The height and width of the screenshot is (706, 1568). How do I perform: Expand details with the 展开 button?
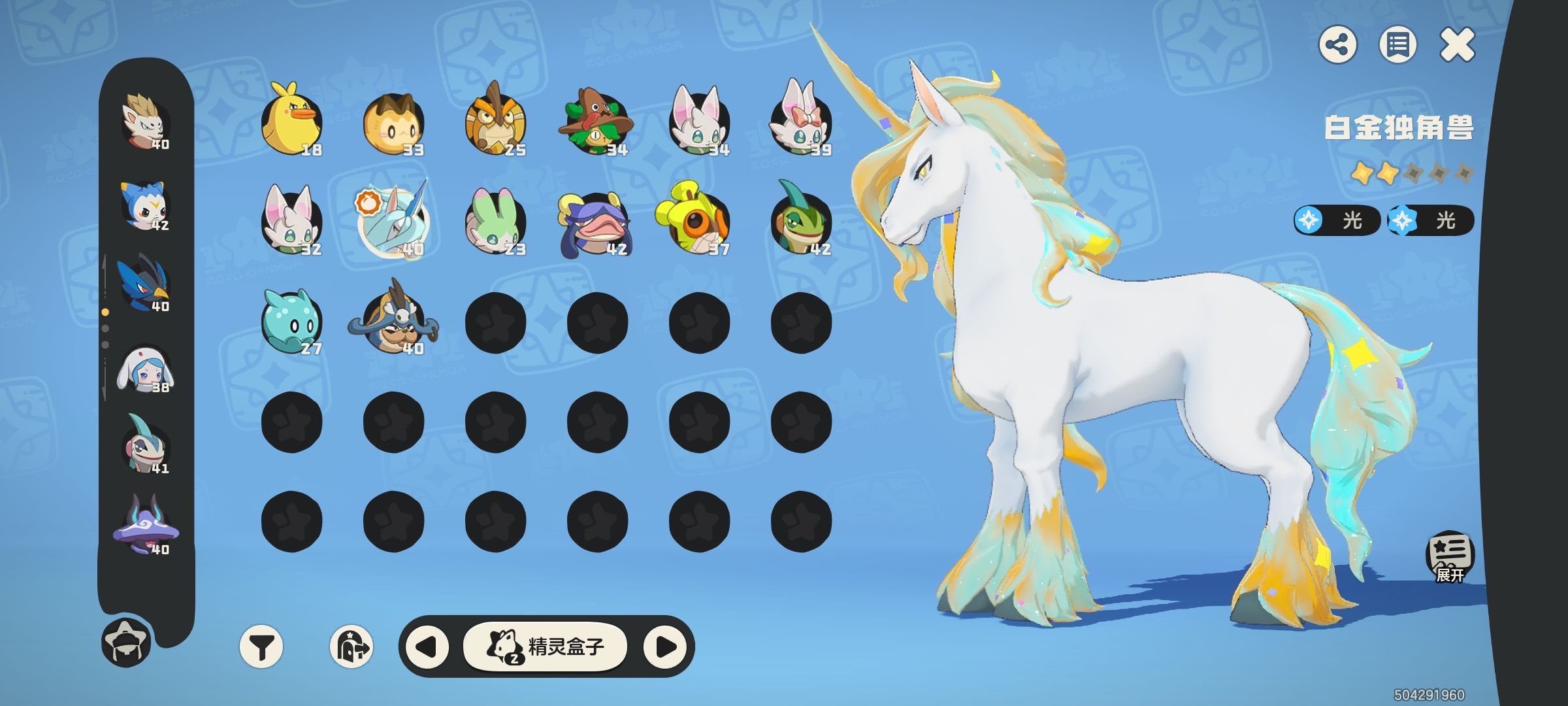1449,558
